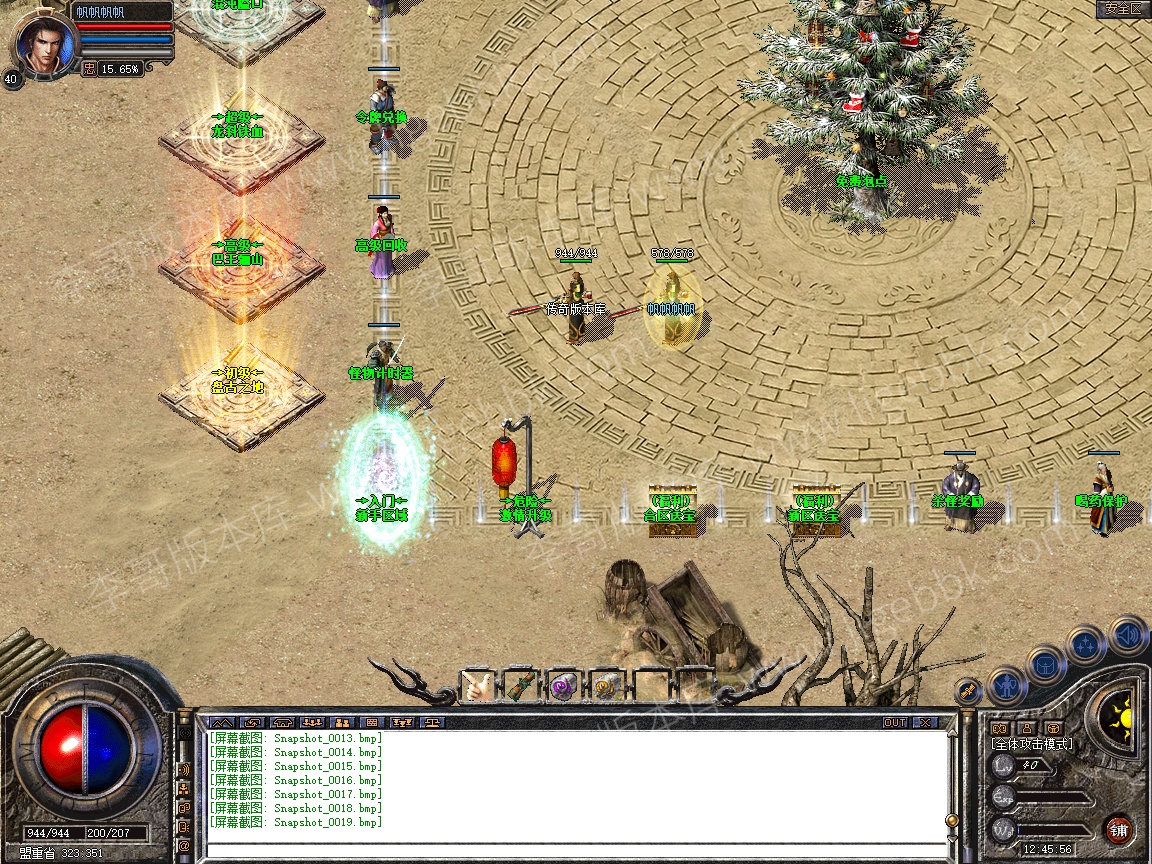Open the bag inventory round button
Image resolution: width=1152 pixels, height=864 pixels.
click(x=1046, y=665)
